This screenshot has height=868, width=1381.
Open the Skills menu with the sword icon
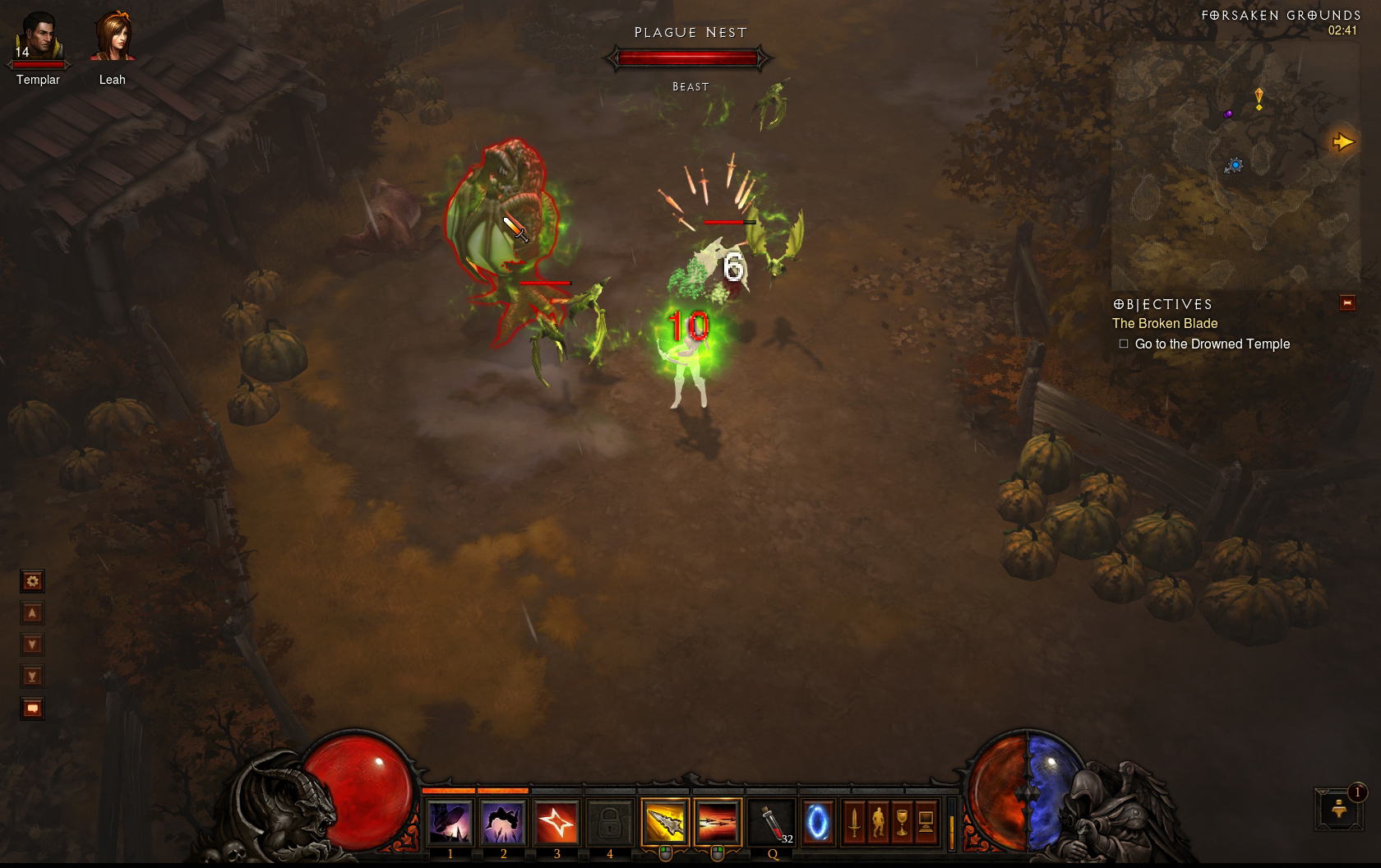(x=854, y=822)
